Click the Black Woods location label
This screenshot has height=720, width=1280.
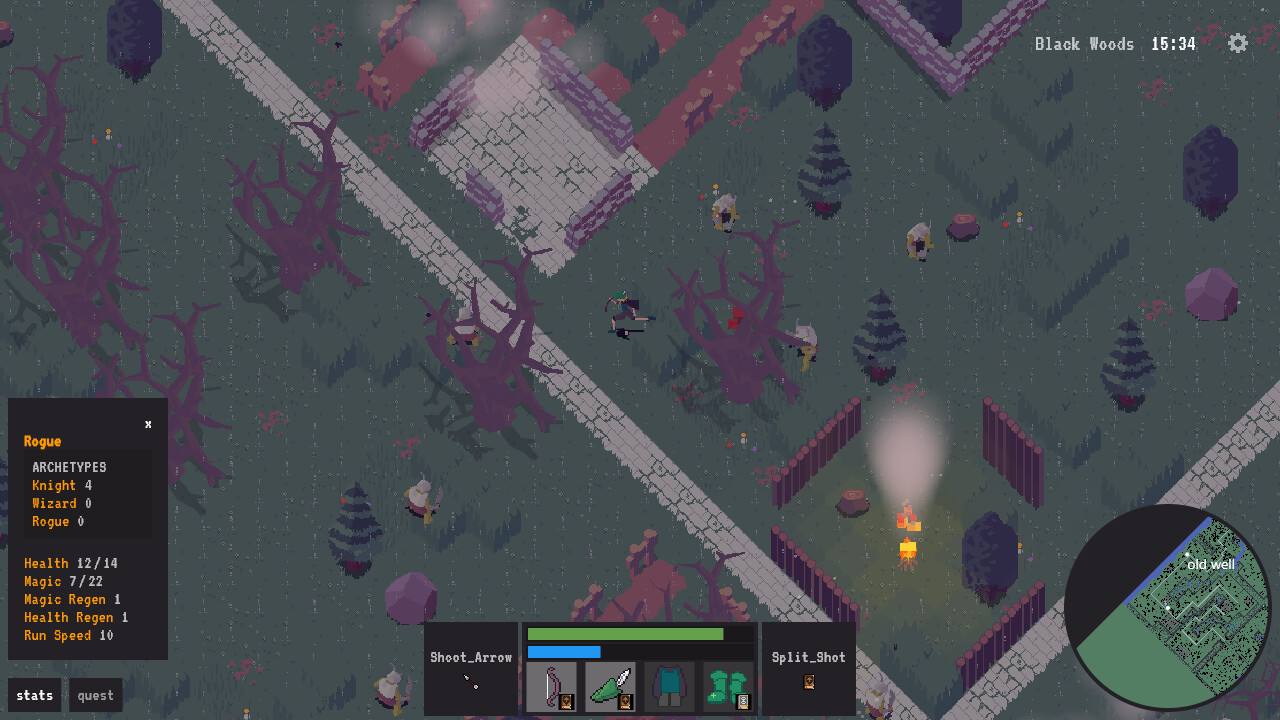coord(1085,43)
